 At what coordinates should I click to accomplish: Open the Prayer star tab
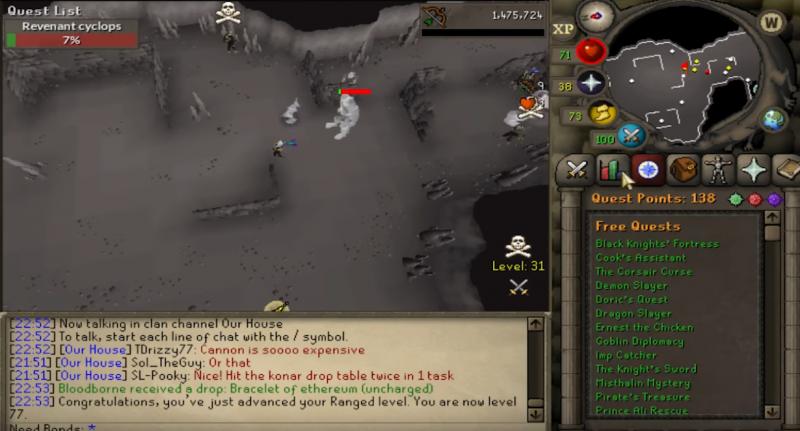coord(753,171)
